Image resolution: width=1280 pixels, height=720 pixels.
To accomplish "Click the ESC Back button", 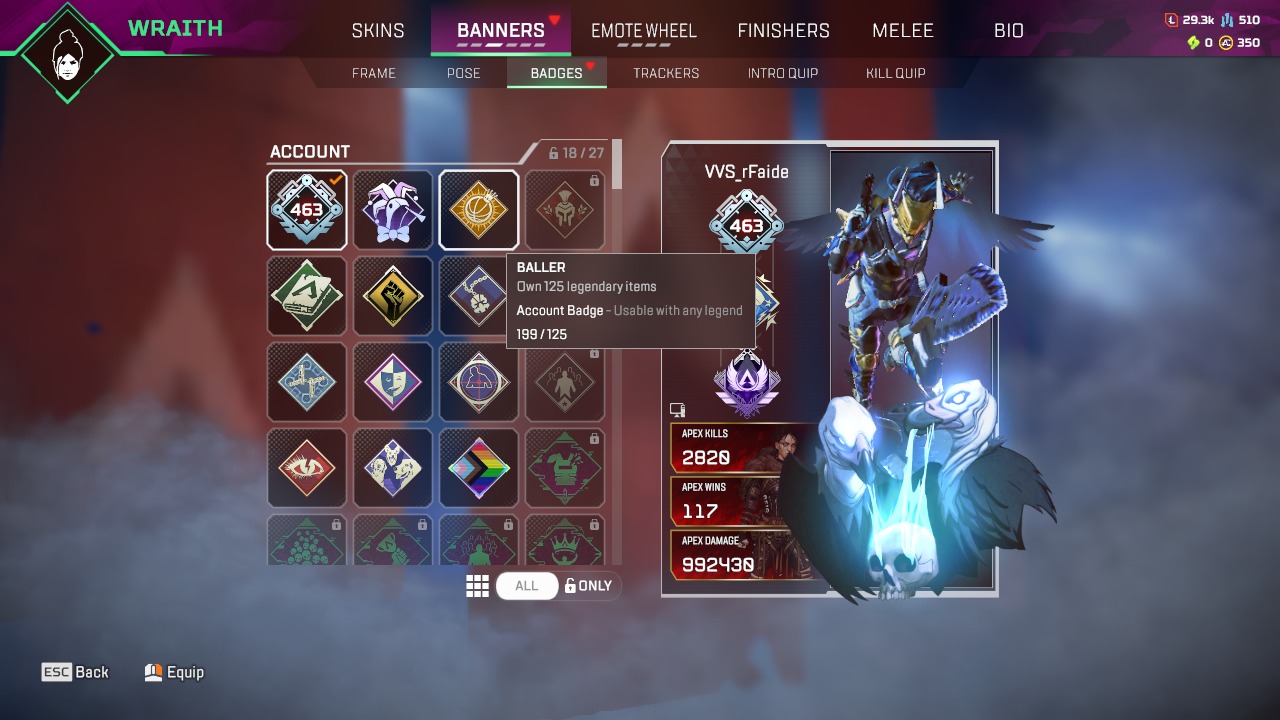I will (x=75, y=671).
